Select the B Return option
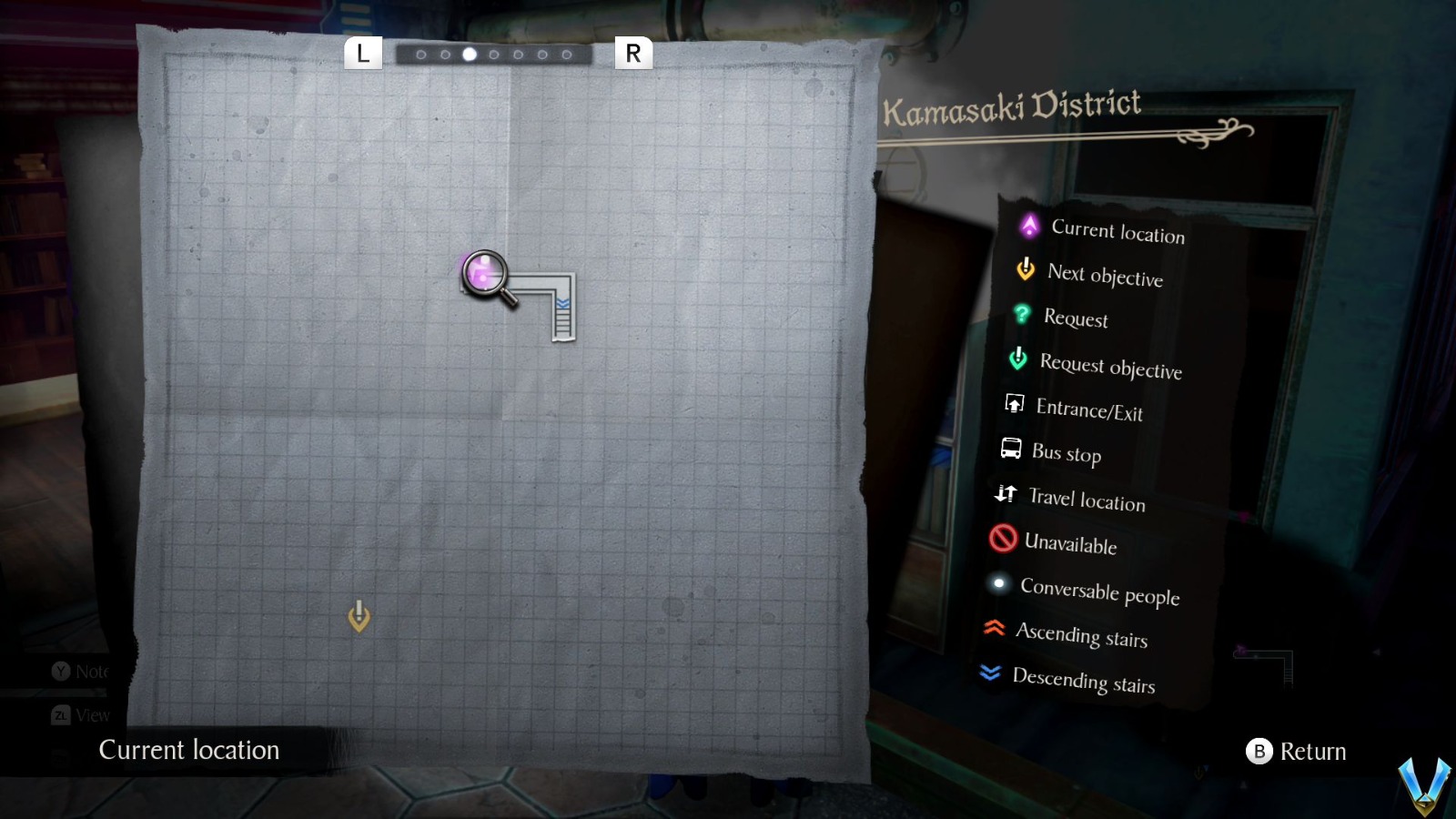The height and width of the screenshot is (819, 1456). click(1296, 752)
